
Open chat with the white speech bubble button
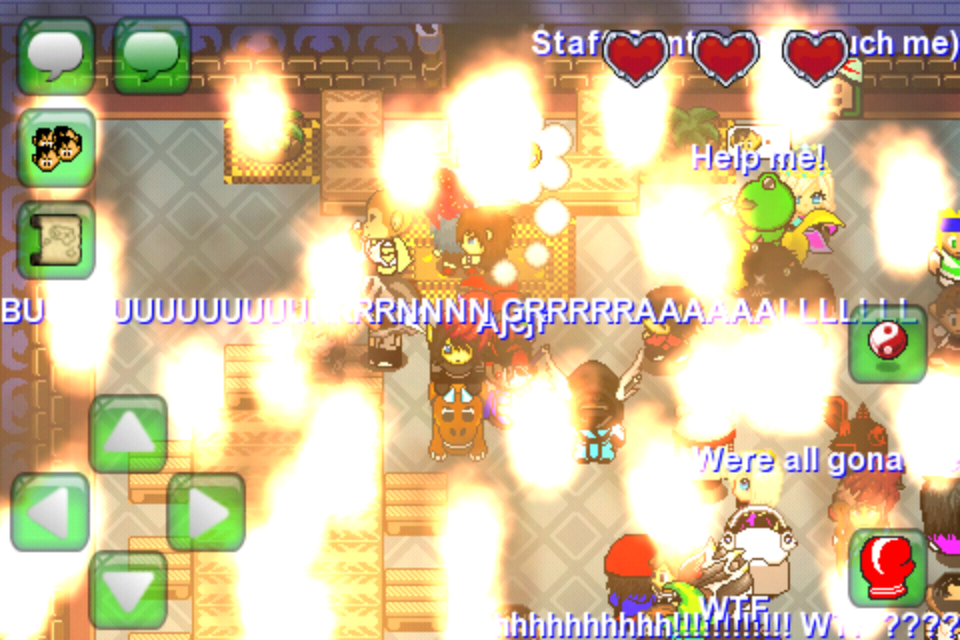[x=56, y=56]
